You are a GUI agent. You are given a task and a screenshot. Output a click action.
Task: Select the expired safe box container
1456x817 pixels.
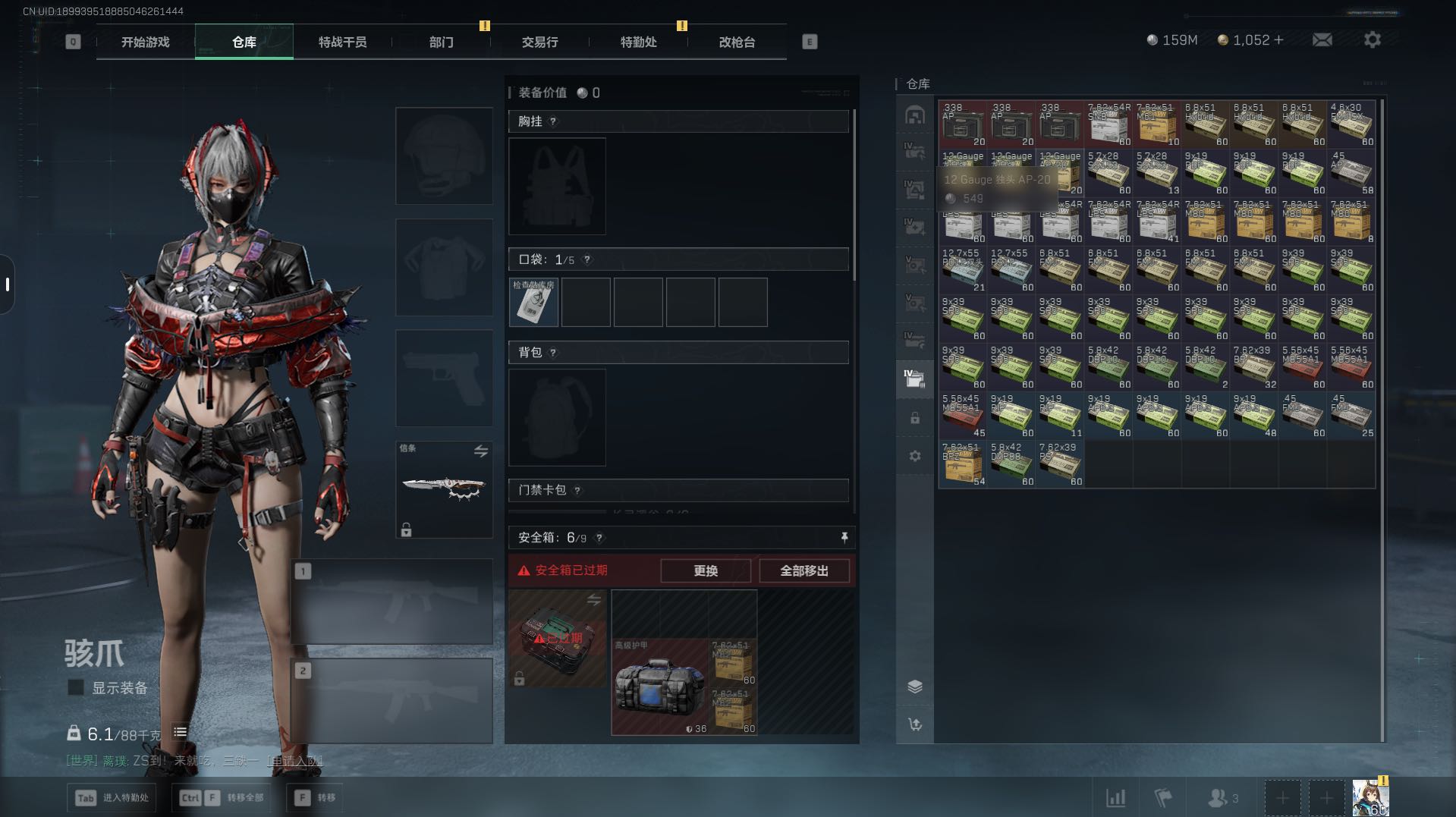click(557, 639)
